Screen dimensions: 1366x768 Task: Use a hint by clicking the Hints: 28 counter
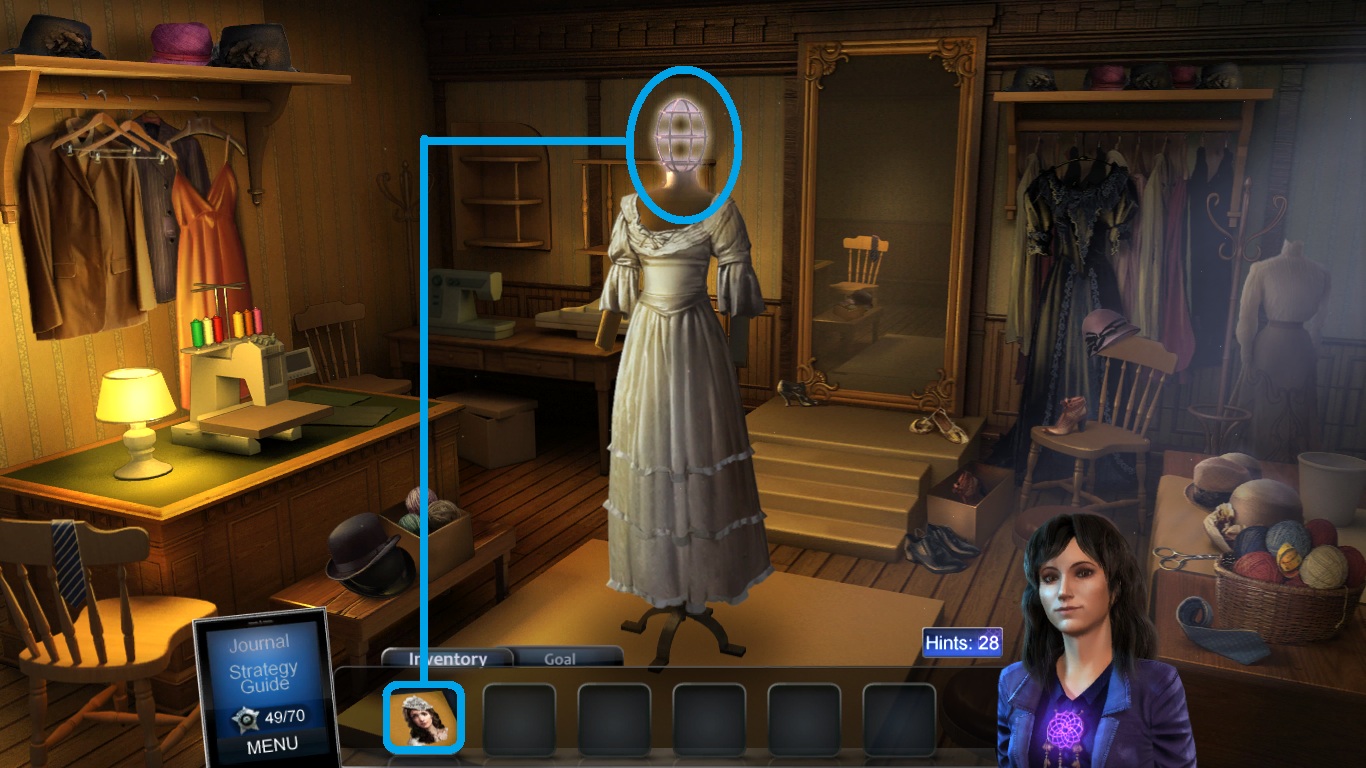point(961,643)
